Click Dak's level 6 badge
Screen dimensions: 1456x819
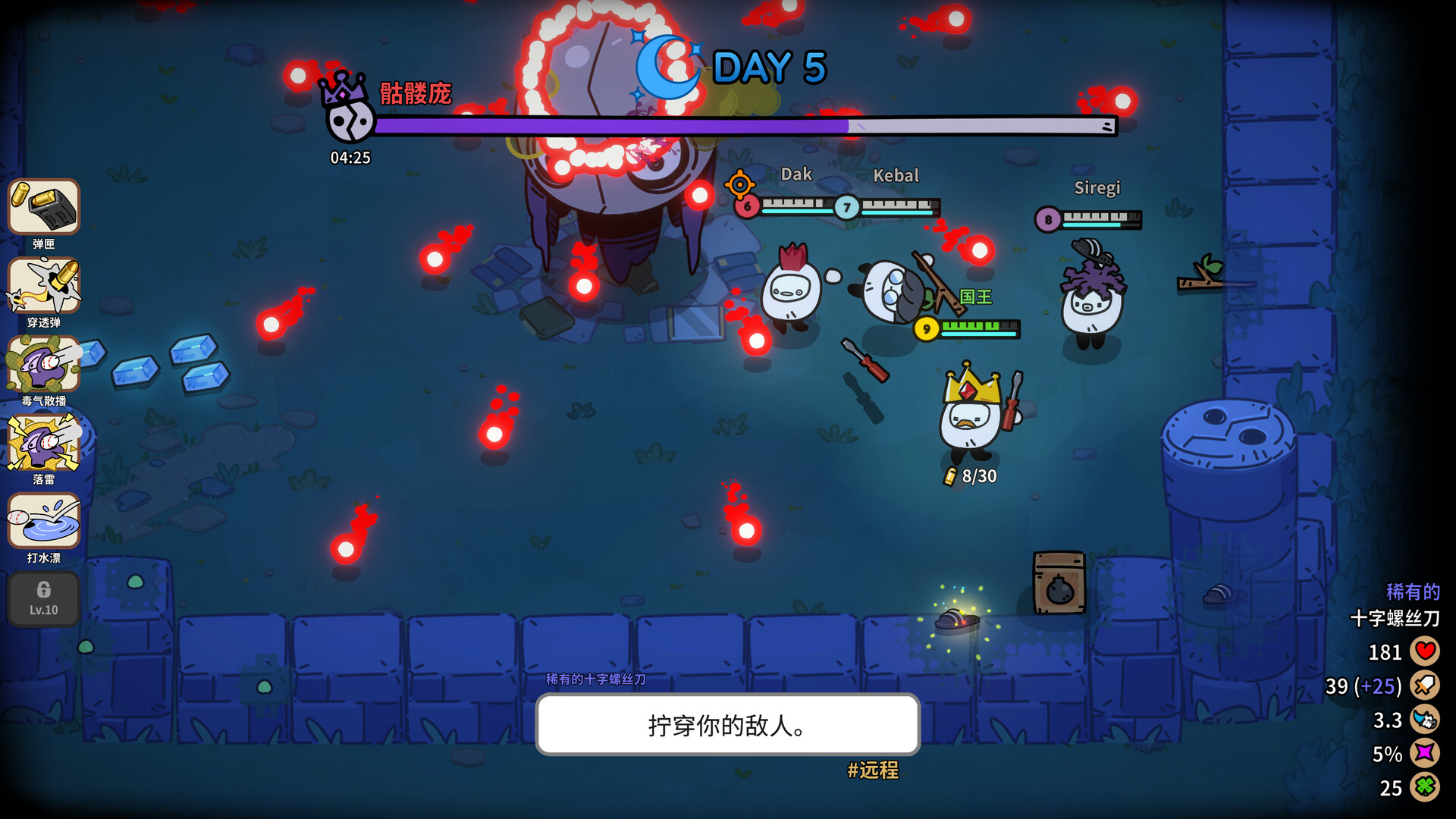point(747,206)
